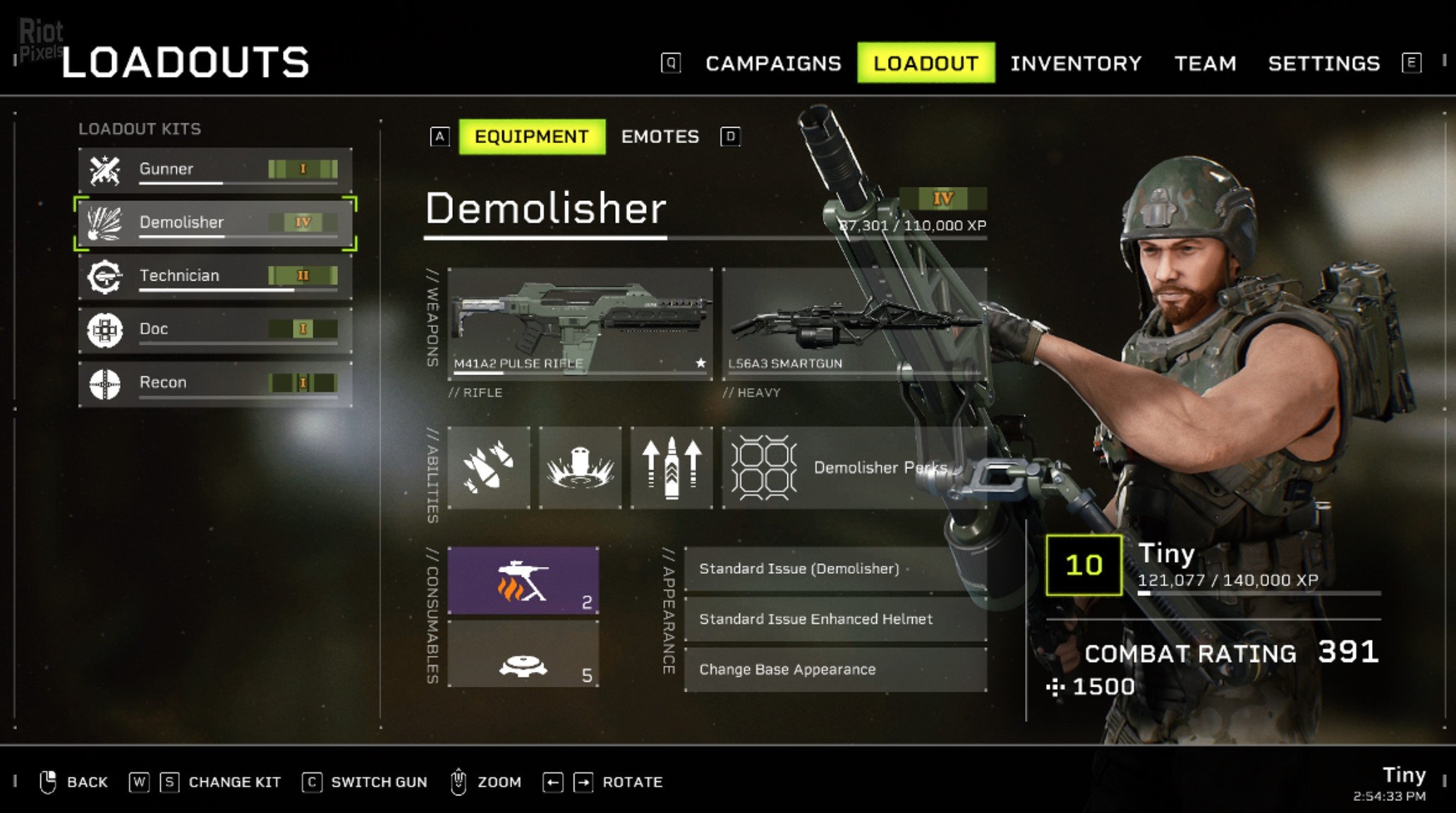Screen dimensions: 1456x813
Task: Select the Recon loadout kit
Action: [215, 383]
